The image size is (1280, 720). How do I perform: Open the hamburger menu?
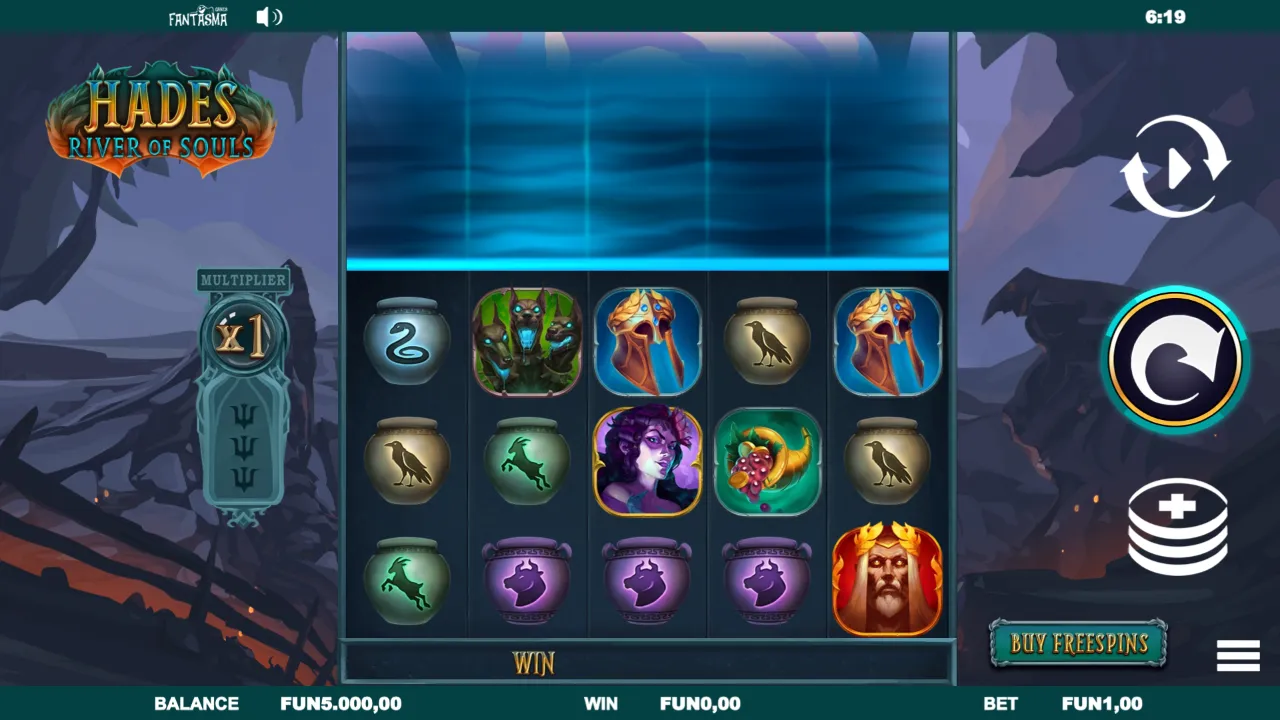coord(1237,656)
